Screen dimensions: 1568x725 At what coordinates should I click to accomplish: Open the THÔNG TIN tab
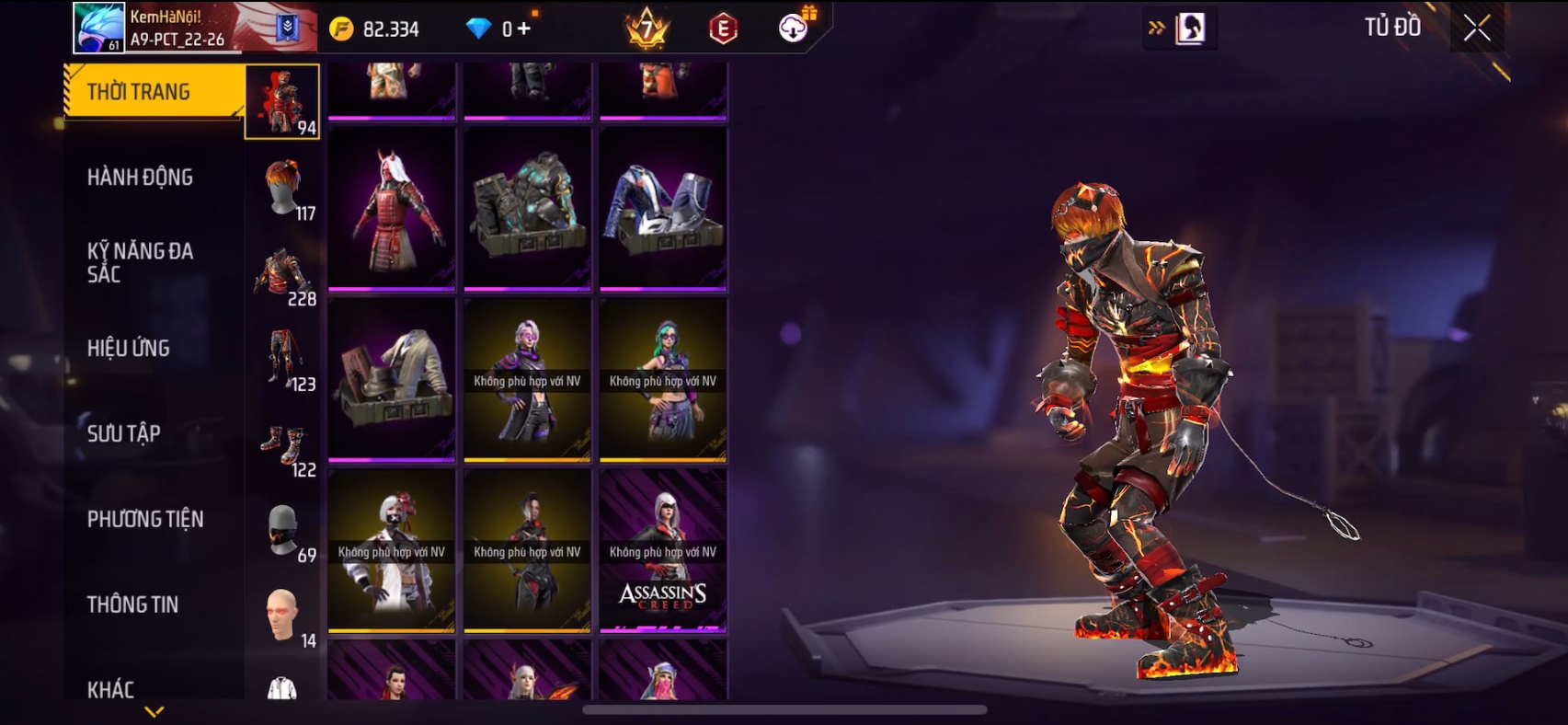132,604
